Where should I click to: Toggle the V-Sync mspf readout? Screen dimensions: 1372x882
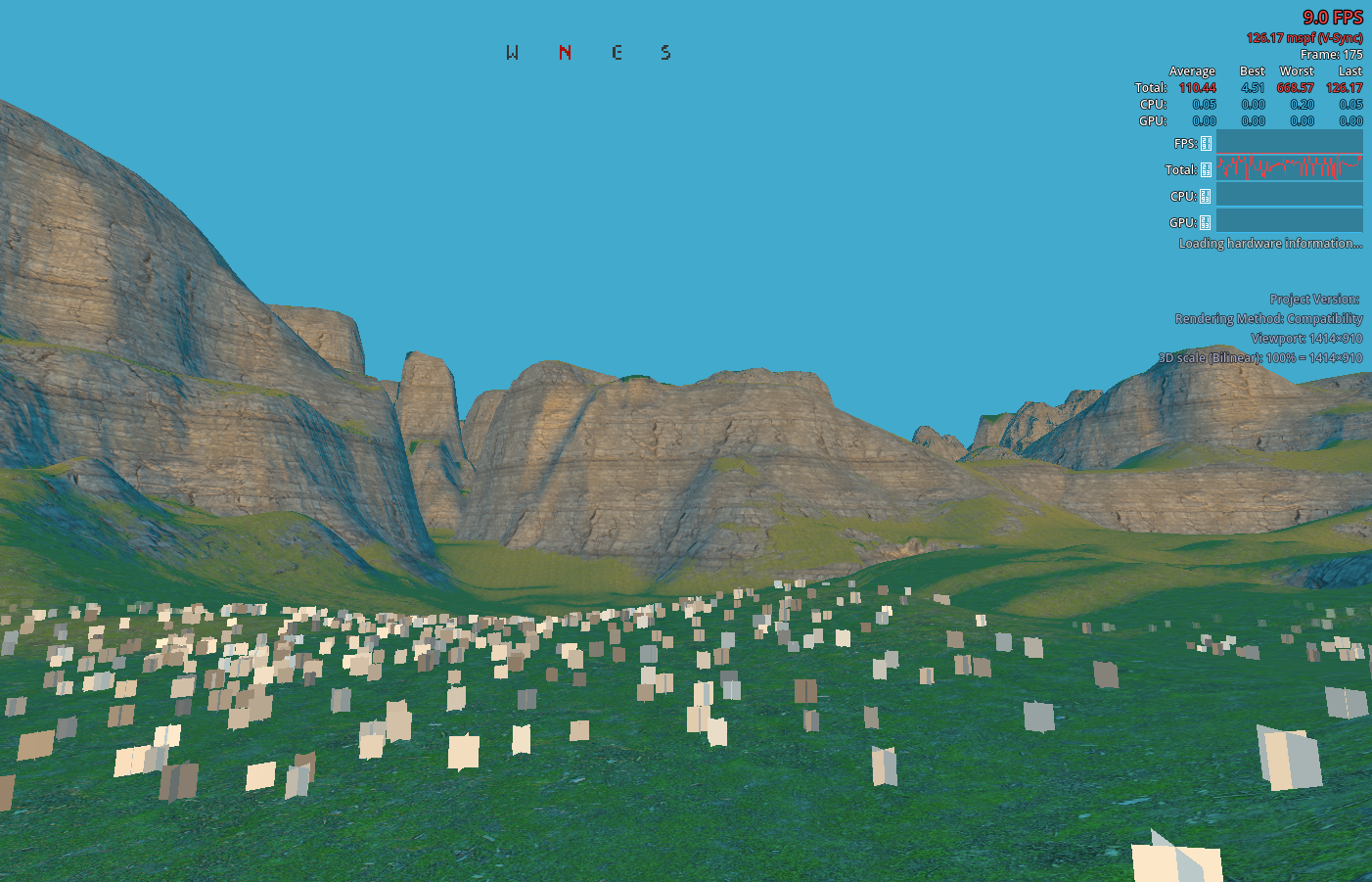click(x=1303, y=37)
